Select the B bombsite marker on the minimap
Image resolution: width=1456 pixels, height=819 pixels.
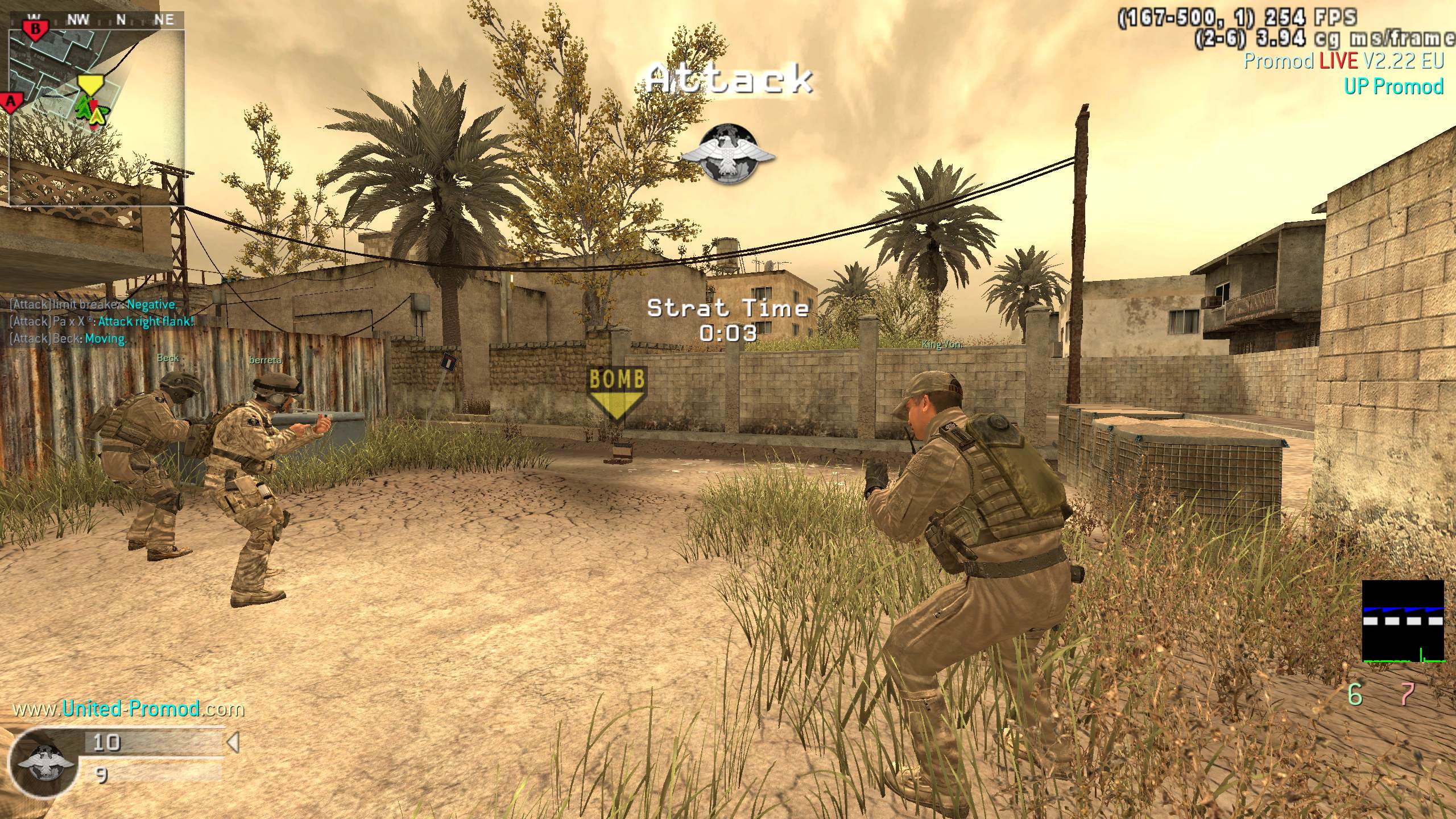[36, 29]
